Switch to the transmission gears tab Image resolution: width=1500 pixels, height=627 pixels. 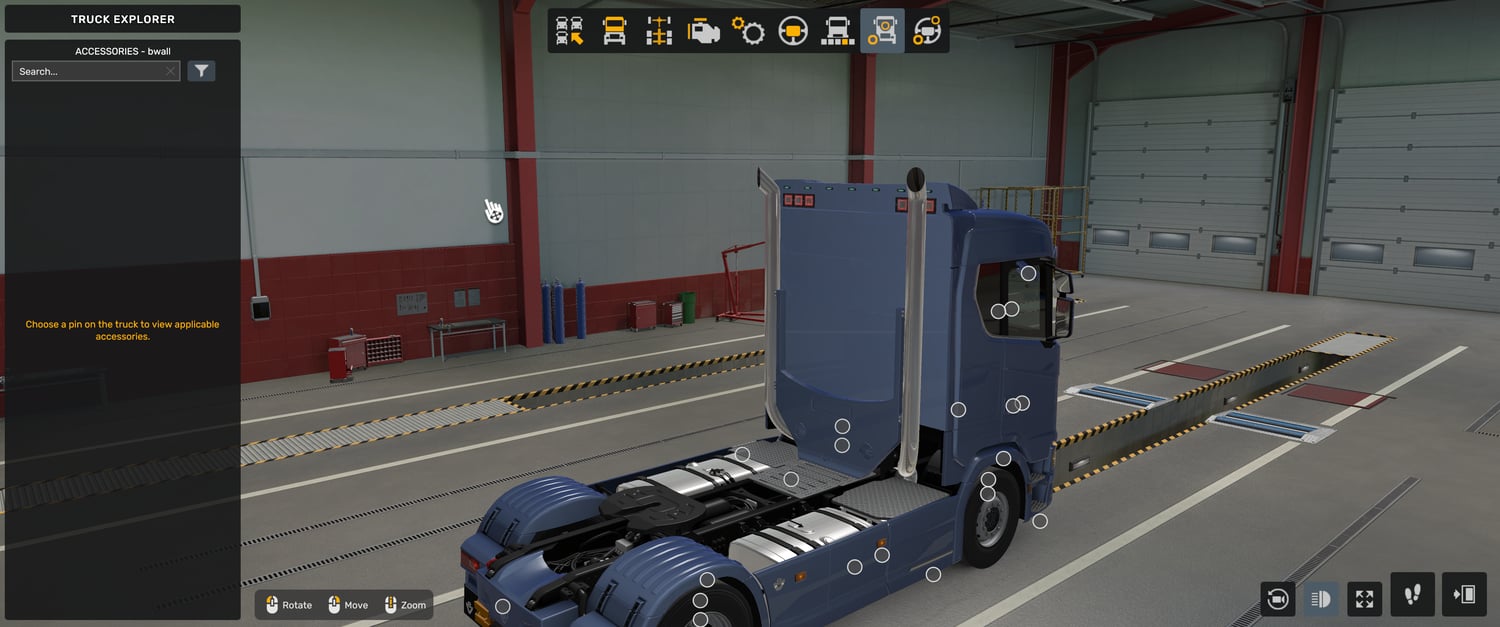pos(748,31)
